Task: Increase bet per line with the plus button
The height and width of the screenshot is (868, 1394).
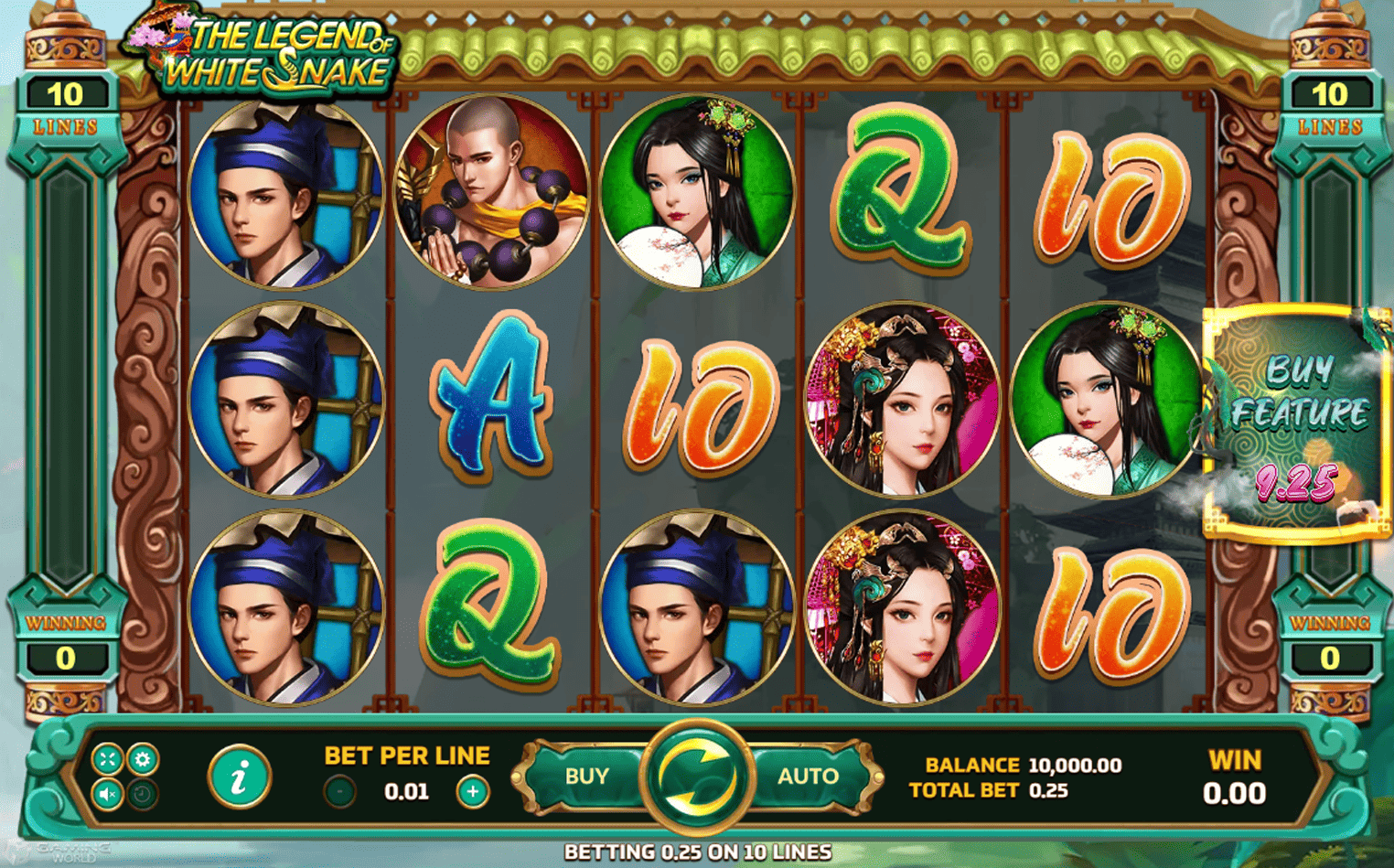Action: pyautogui.click(x=471, y=791)
